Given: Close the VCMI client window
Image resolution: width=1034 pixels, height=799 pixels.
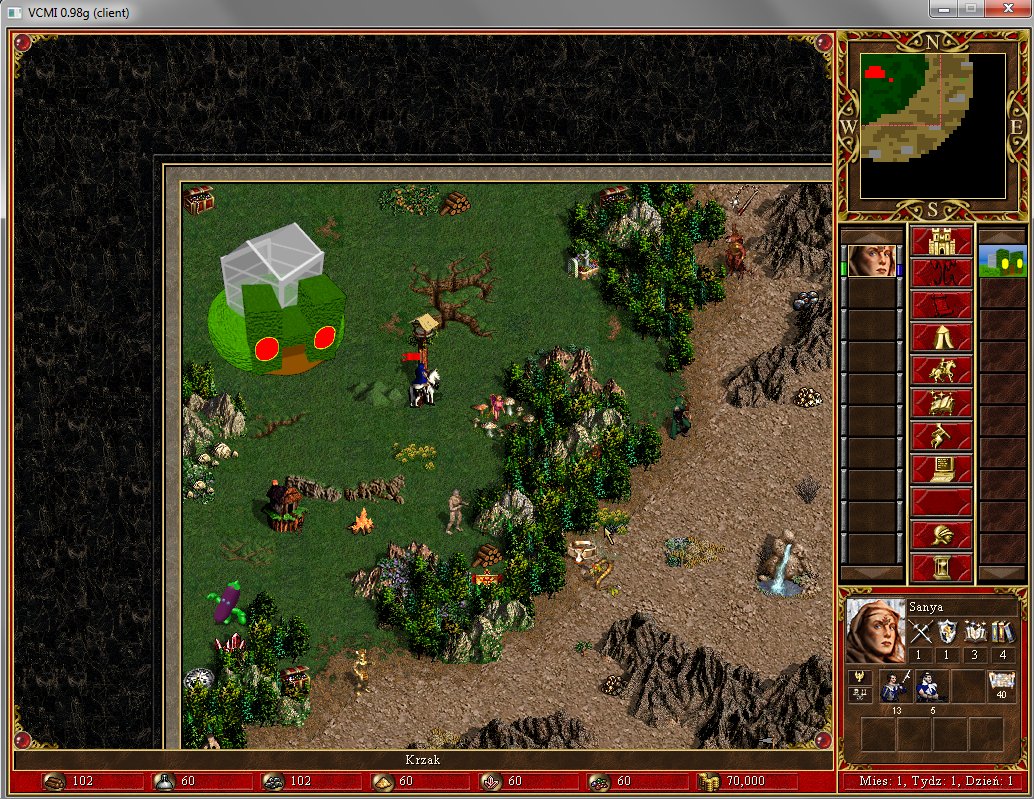Looking at the screenshot, I should [x=1001, y=9].
